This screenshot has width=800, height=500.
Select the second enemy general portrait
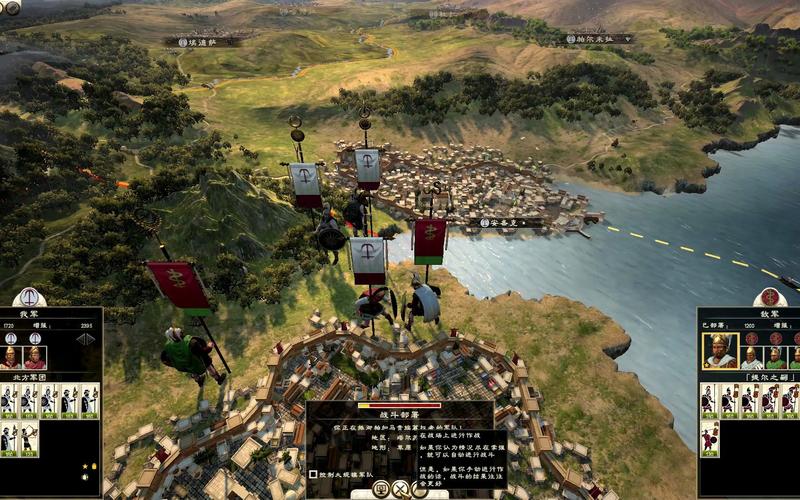(752, 357)
